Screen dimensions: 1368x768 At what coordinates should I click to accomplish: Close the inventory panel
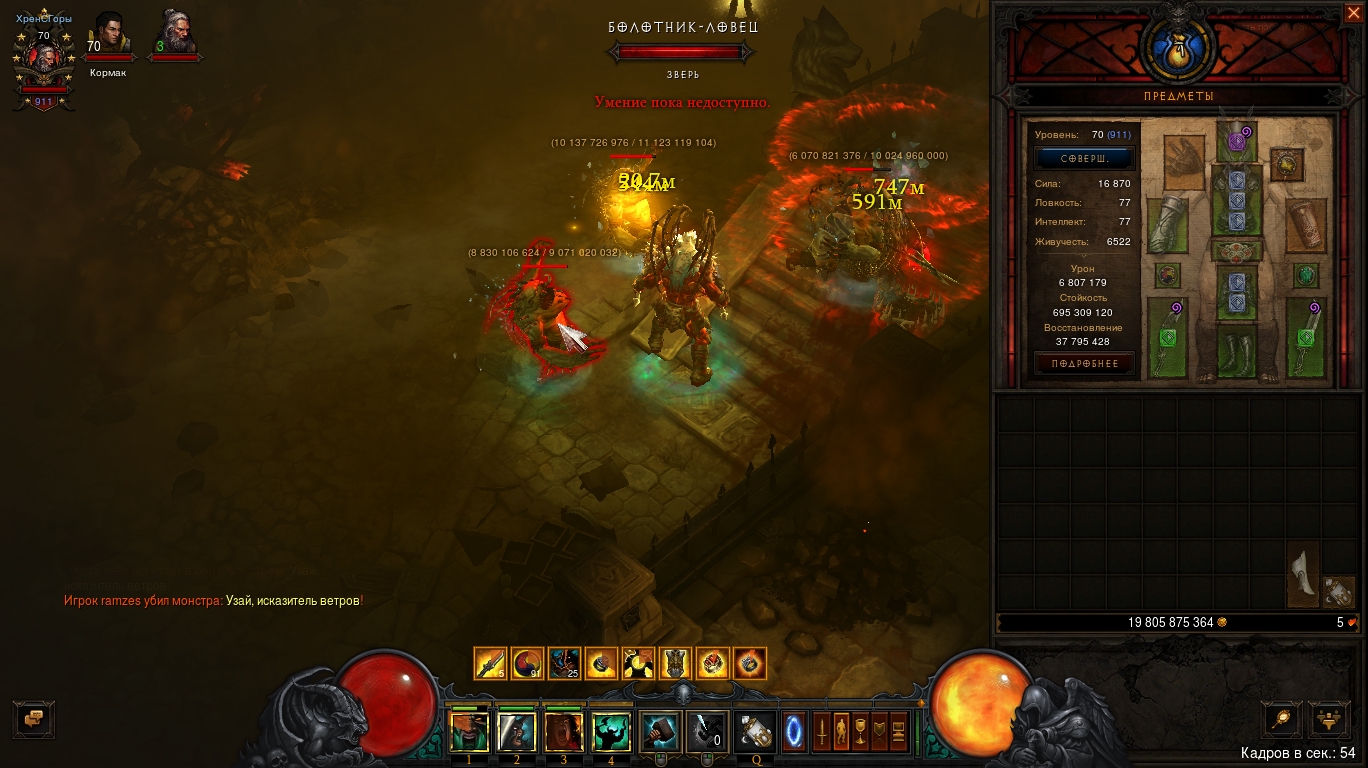1352,13
